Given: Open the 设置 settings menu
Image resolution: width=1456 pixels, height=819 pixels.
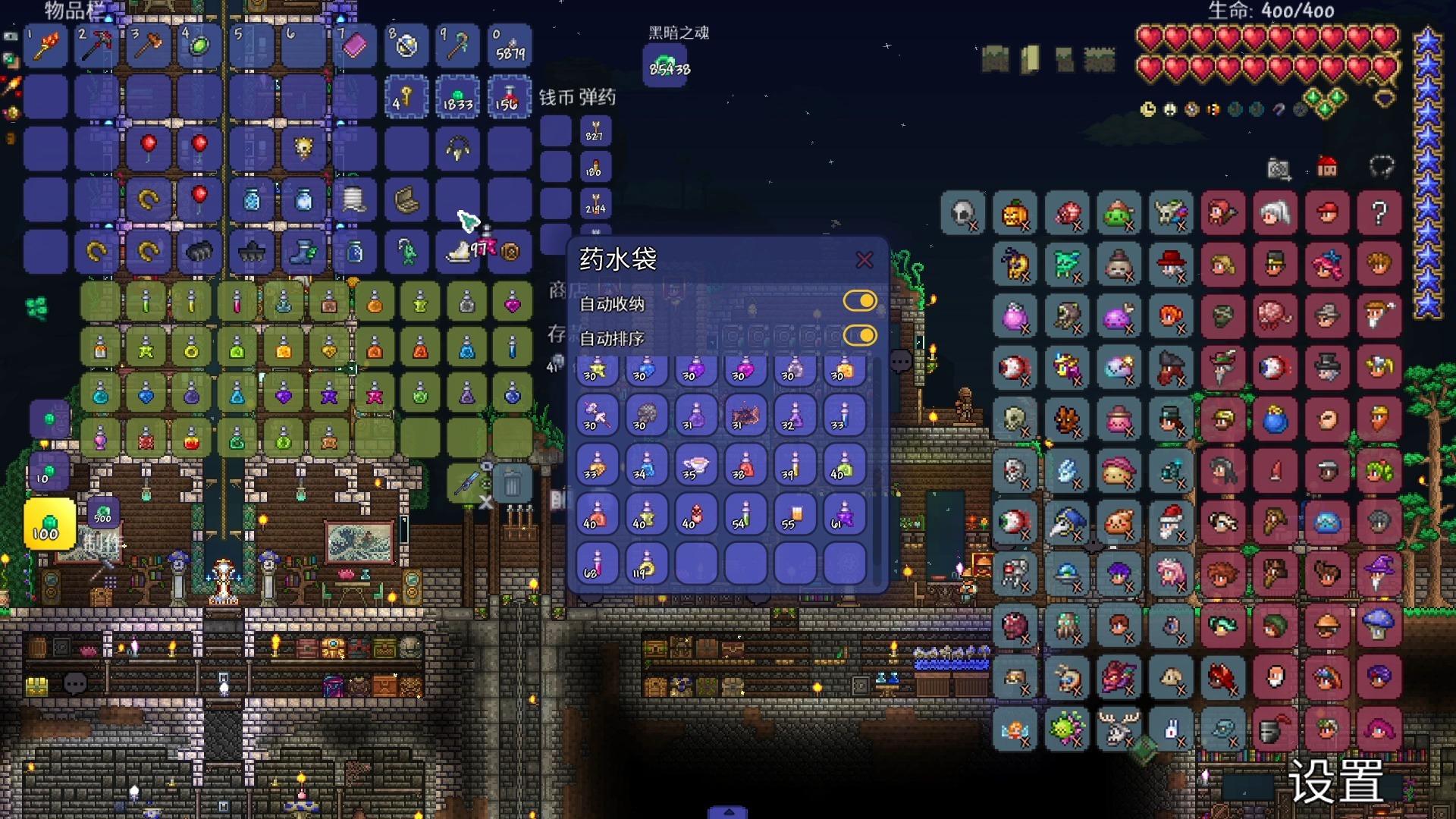Looking at the screenshot, I should (x=1336, y=781).
